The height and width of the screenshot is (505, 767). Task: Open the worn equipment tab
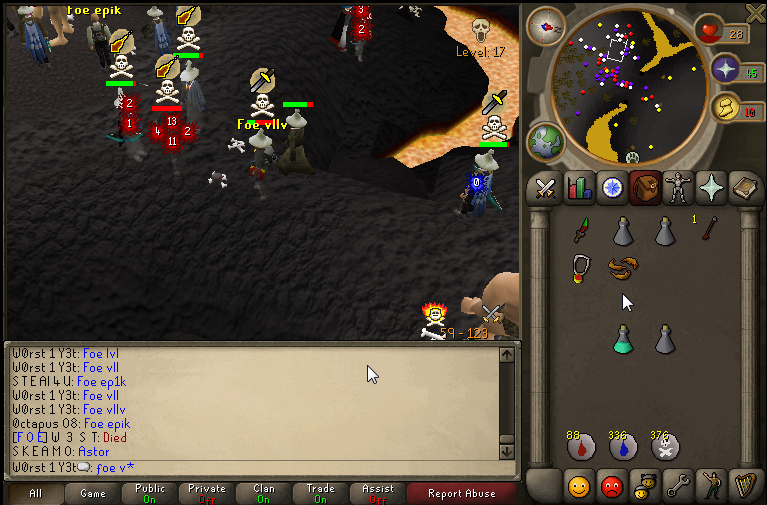point(677,187)
